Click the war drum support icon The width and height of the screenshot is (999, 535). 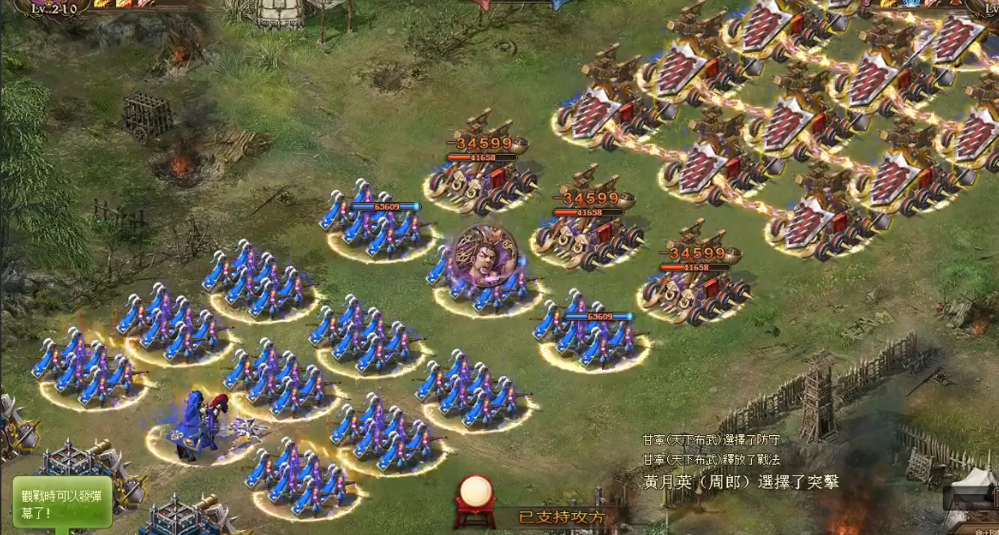476,498
